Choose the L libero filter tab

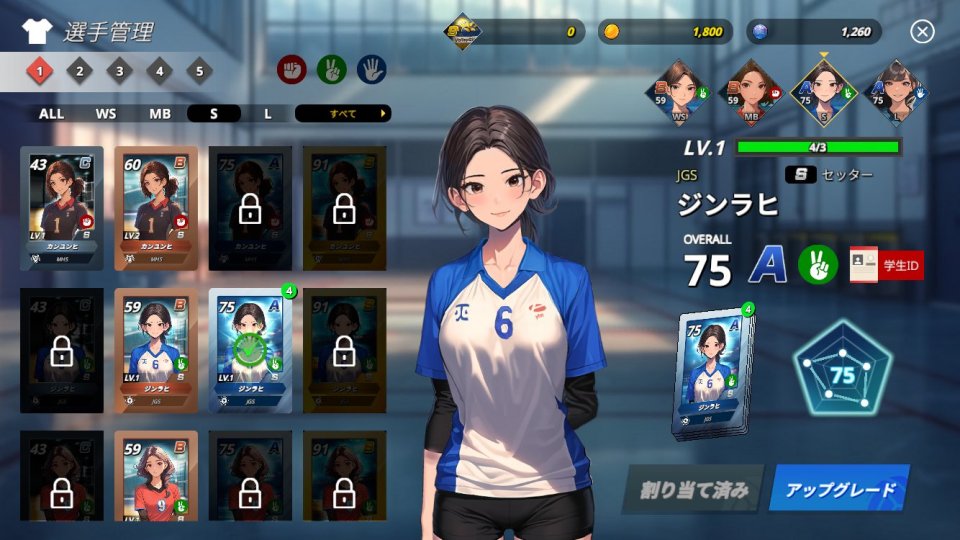click(x=268, y=114)
